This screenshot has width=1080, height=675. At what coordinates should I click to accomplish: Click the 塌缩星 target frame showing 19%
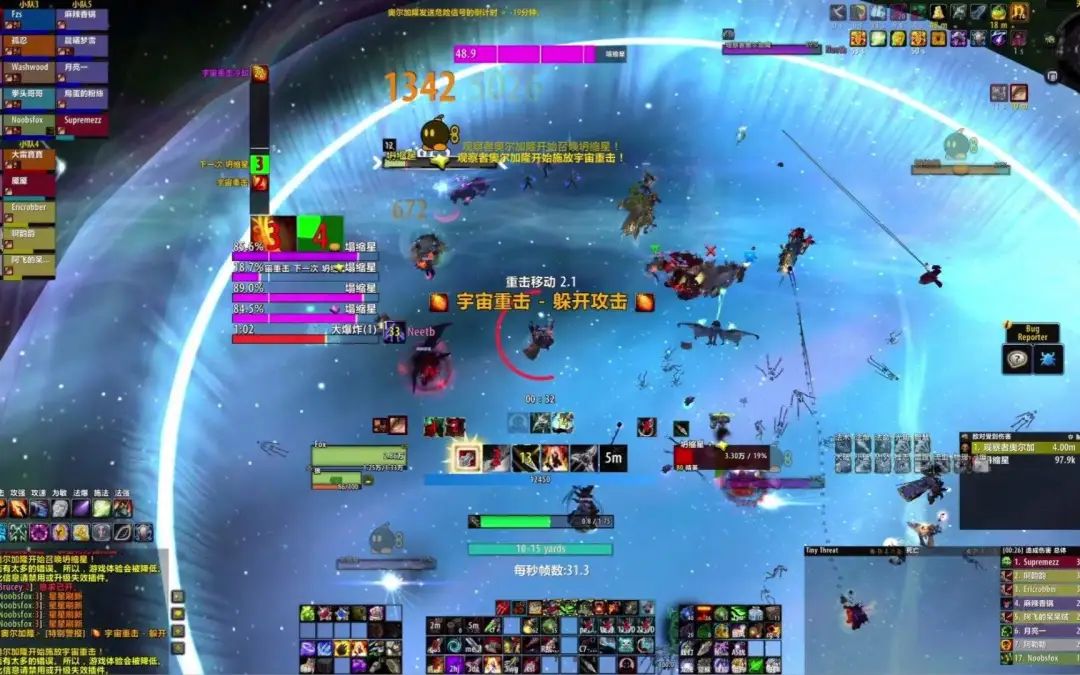click(722, 457)
